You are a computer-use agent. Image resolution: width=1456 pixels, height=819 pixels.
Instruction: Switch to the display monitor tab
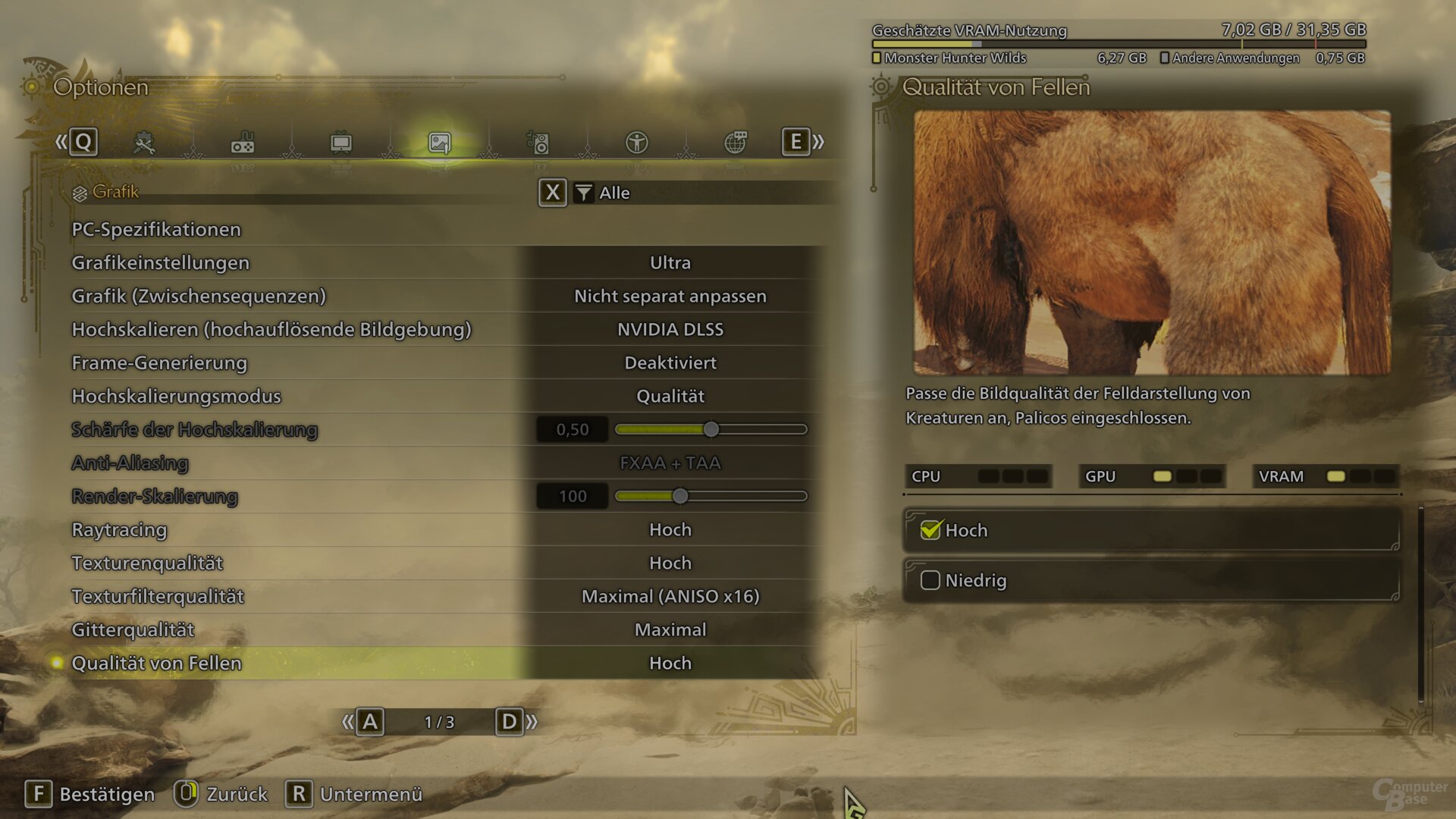[341, 143]
